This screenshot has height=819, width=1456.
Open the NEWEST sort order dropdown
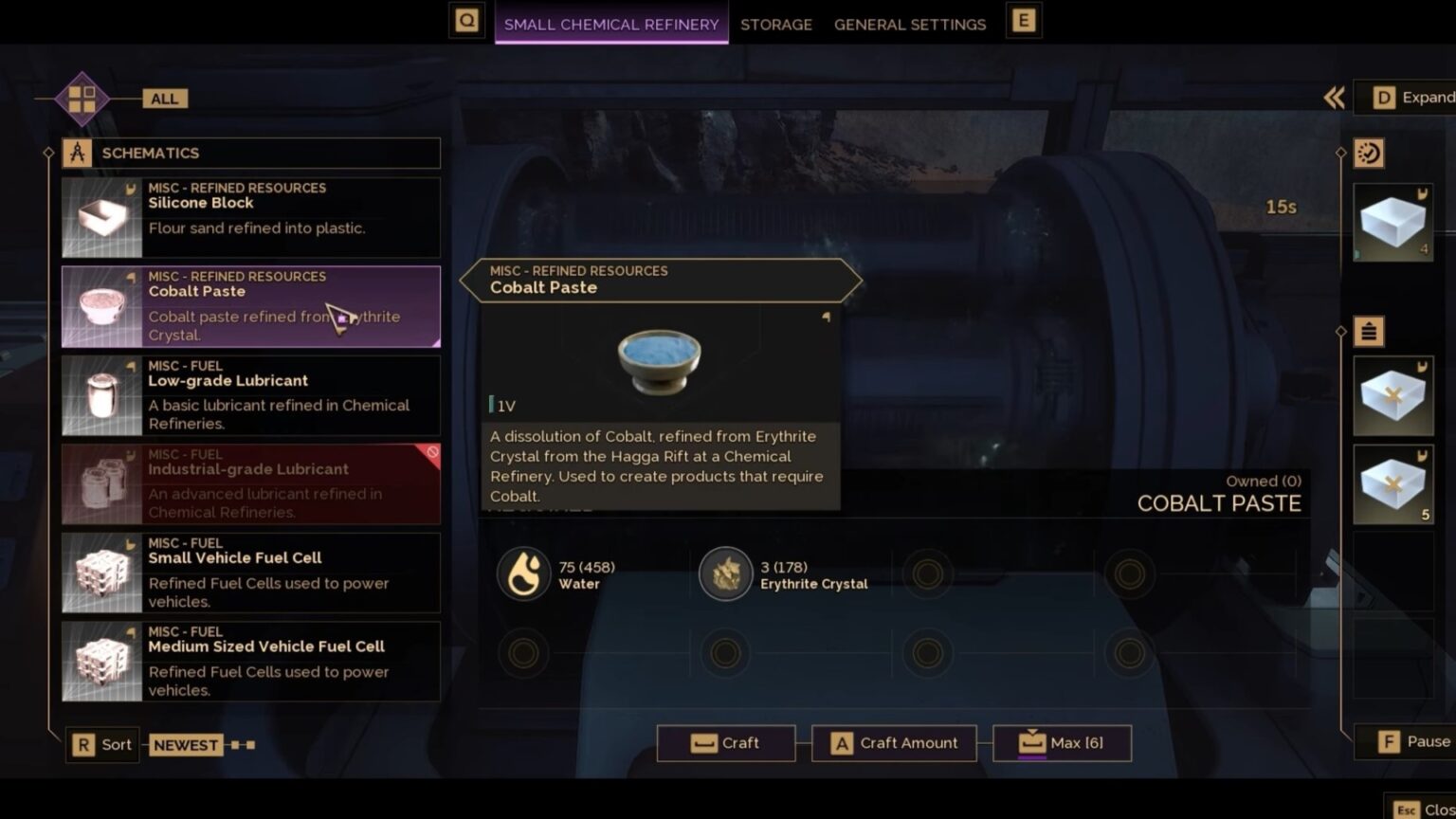(x=186, y=745)
